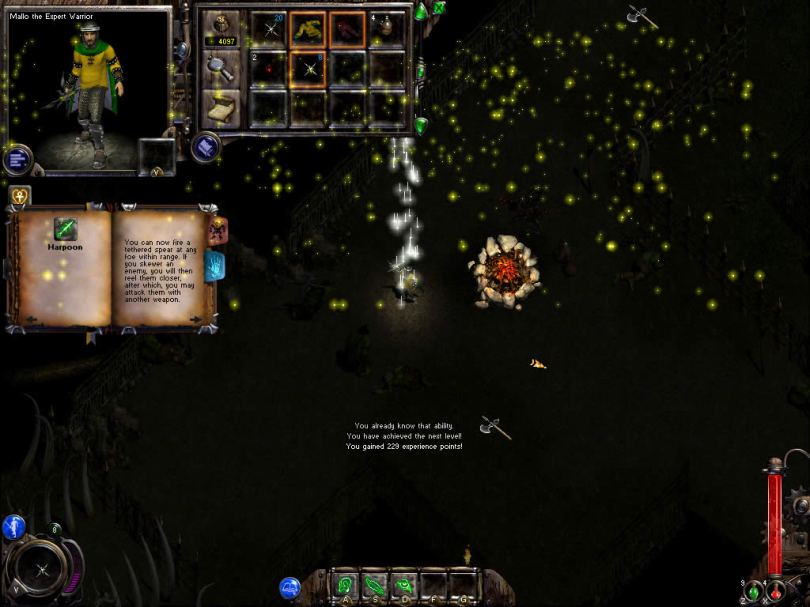Viewport: 810px width, 607px height.
Task: Select the small red gem stack of 2
Action: point(269,68)
